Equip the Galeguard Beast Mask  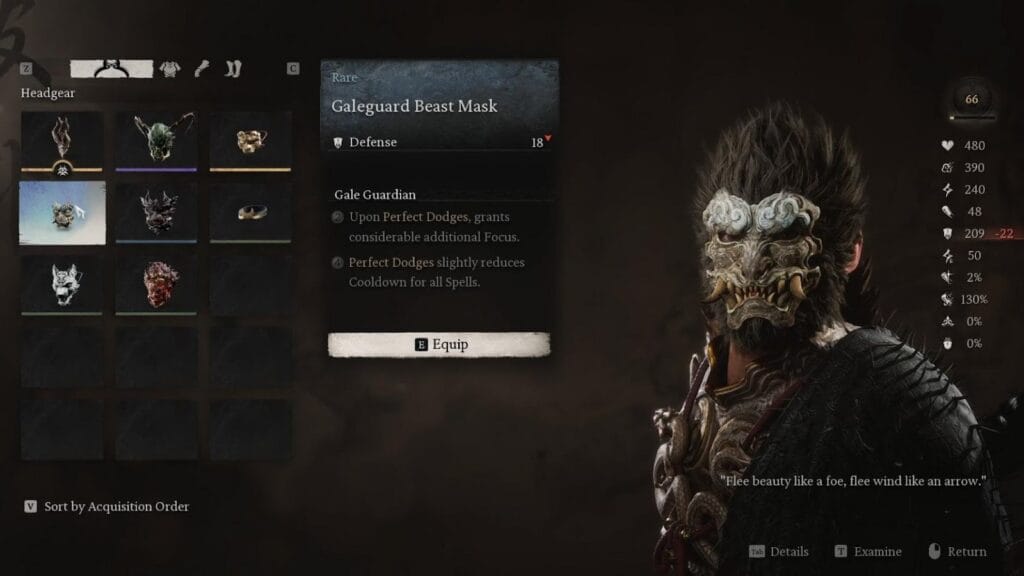[439, 345]
